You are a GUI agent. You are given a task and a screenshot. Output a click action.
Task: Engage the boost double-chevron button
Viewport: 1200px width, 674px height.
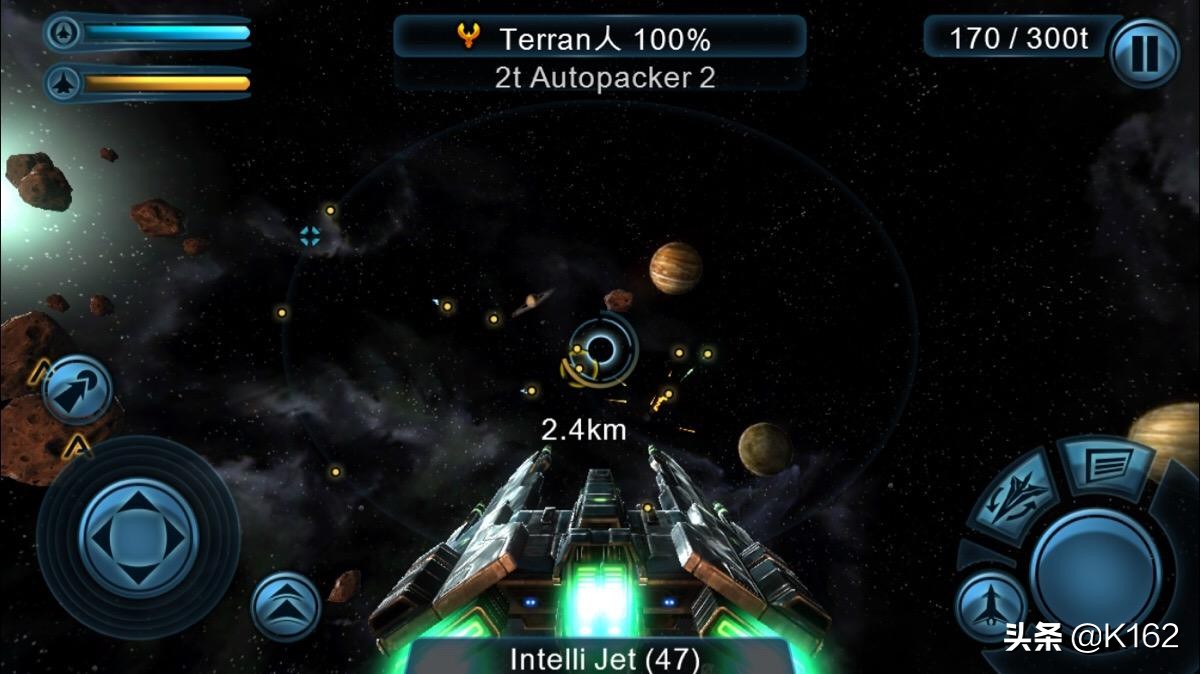285,606
